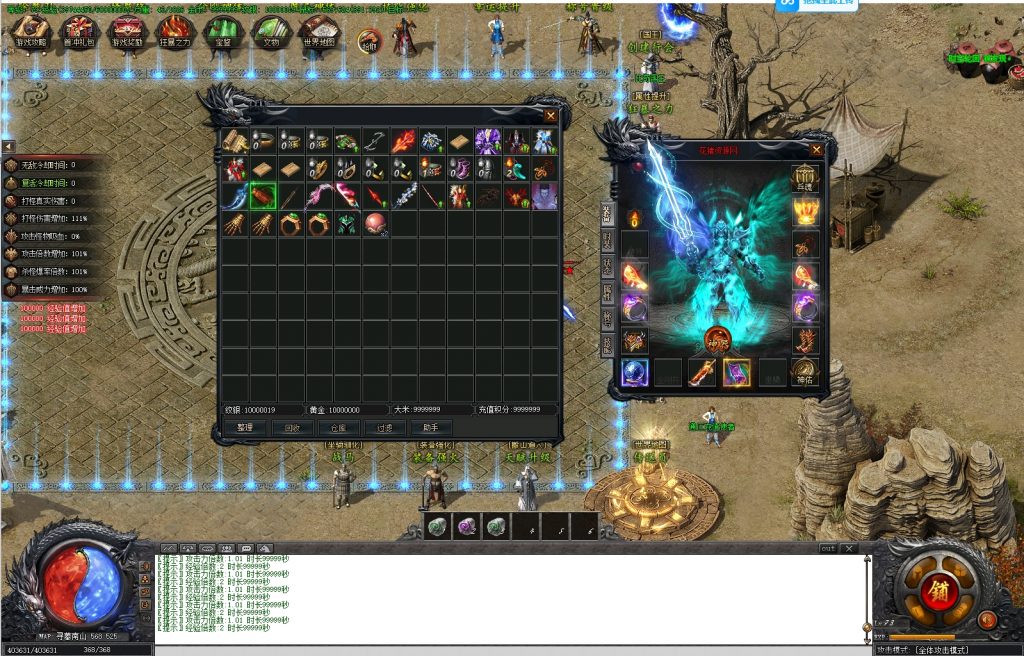1024x656 pixels.
Task: Open the 游戏攻略 game guide menu
Action: click(32, 32)
